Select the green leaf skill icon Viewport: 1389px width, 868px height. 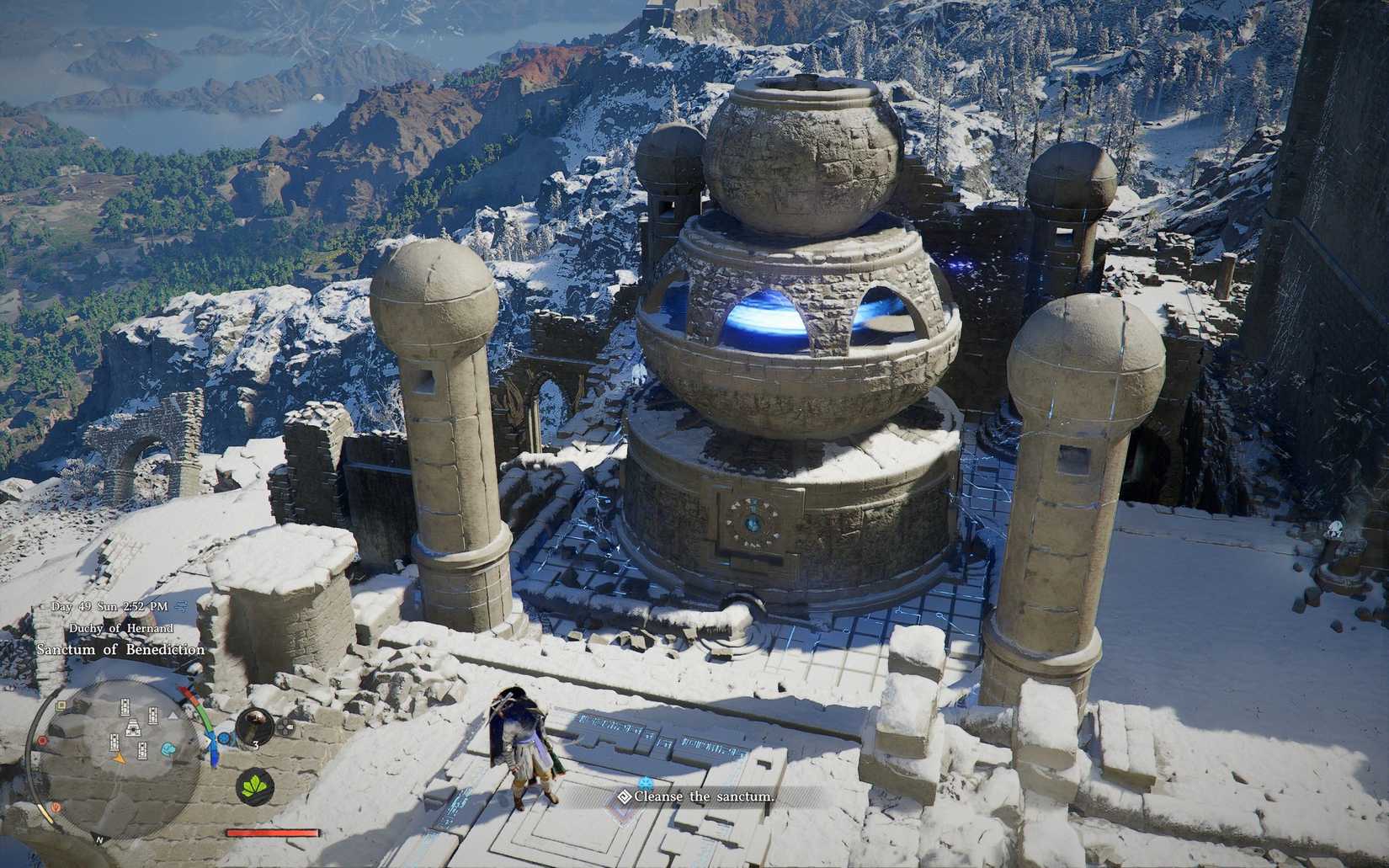(253, 786)
